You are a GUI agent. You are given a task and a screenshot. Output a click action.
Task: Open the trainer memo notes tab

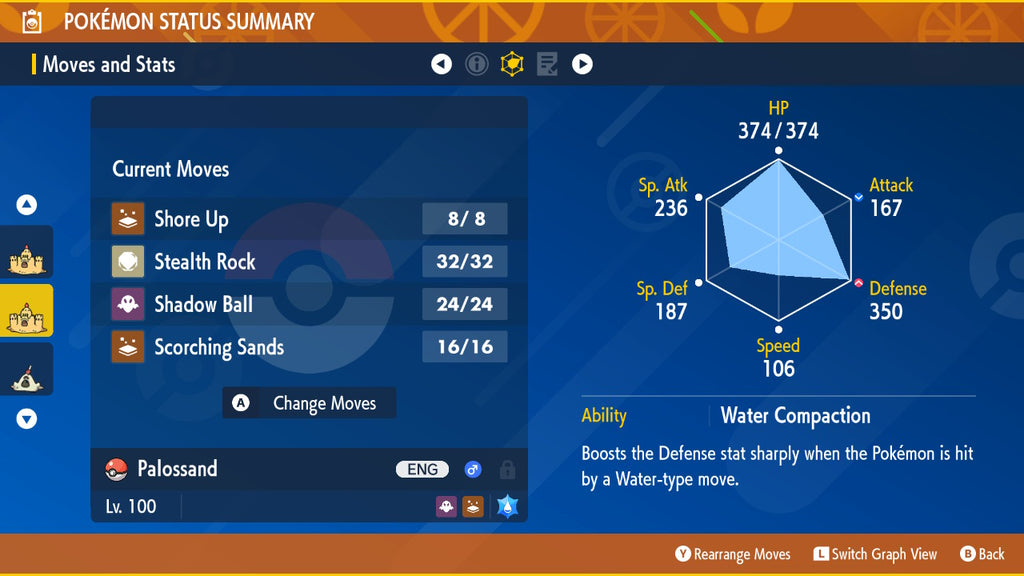click(x=547, y=65)
